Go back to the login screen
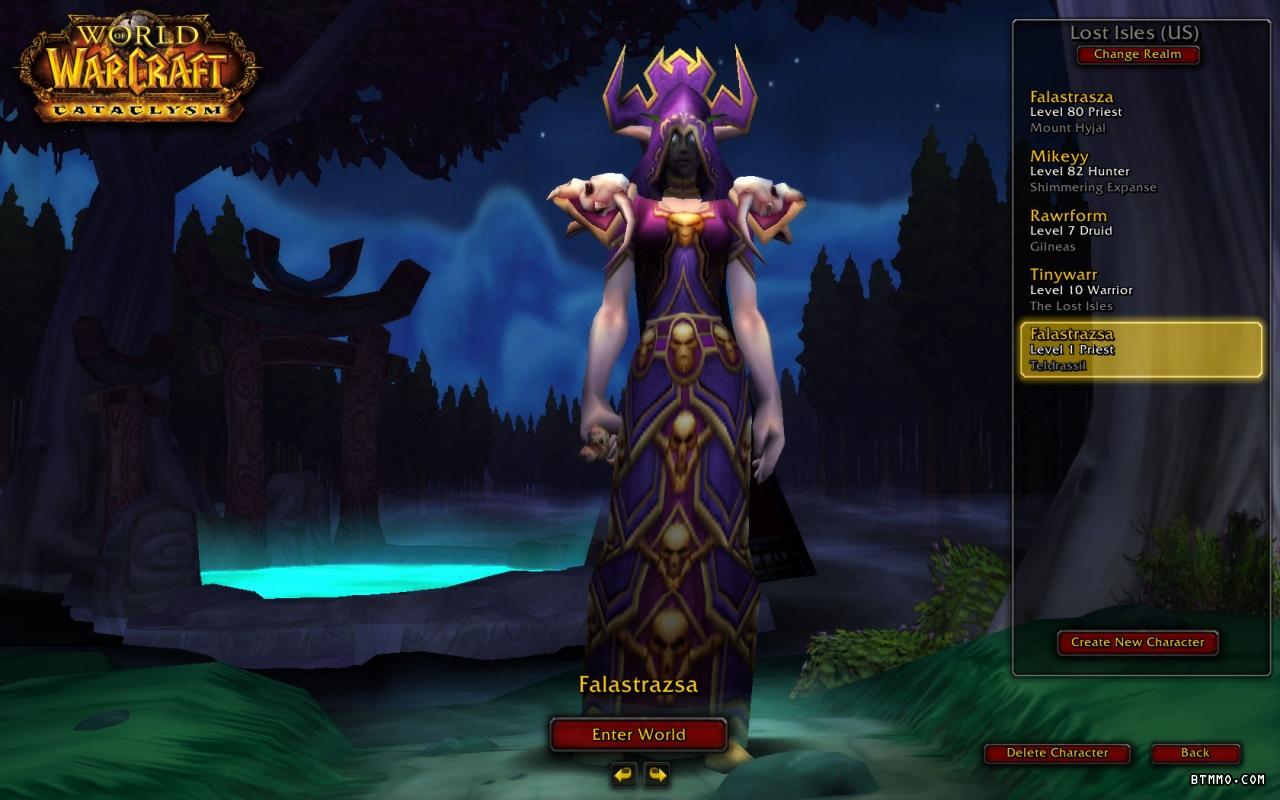The width and height of the screenshot is (1280, 800). click(x=1195, y=753)
